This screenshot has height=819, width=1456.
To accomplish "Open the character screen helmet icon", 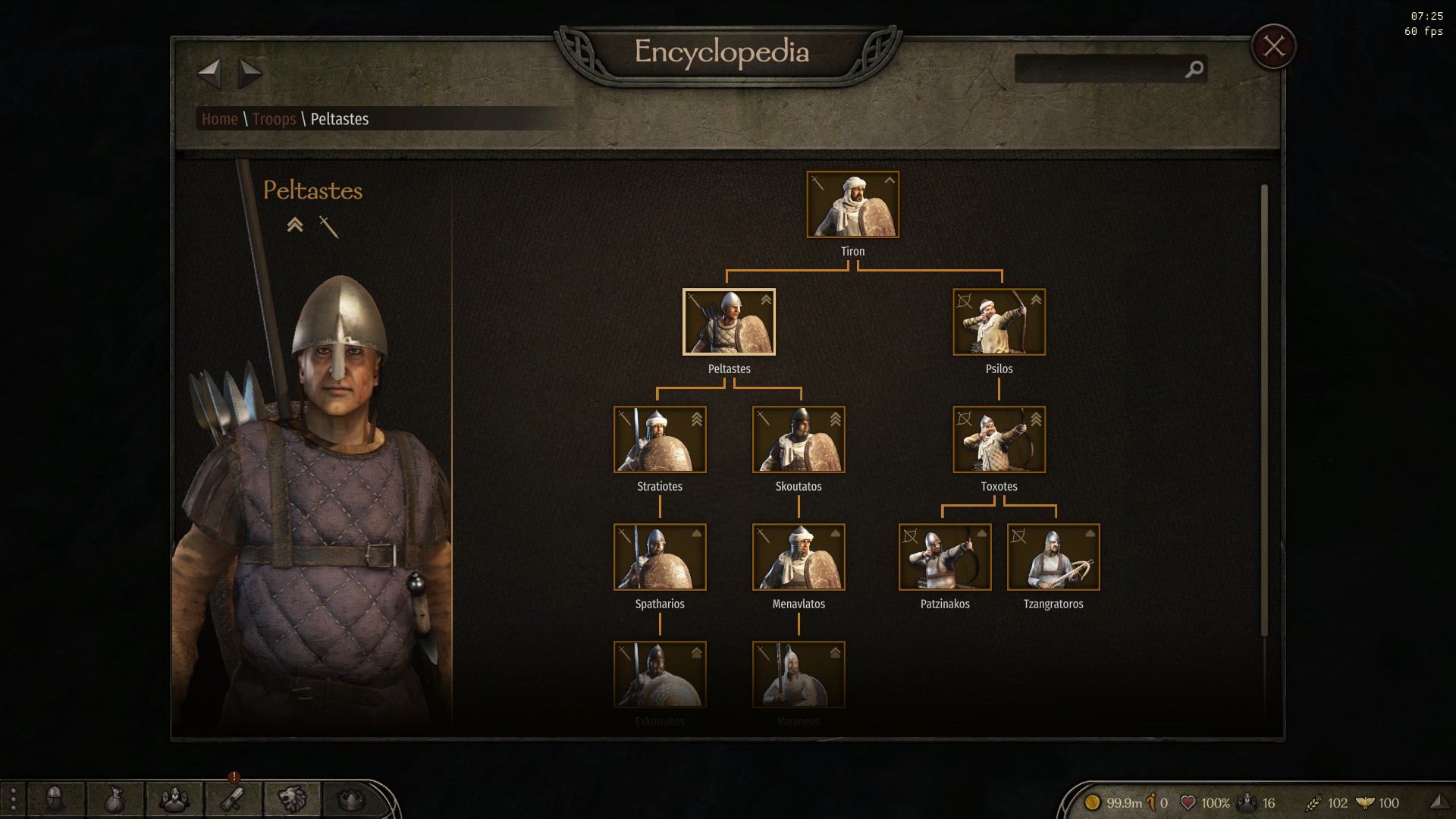I will (55, 799).
